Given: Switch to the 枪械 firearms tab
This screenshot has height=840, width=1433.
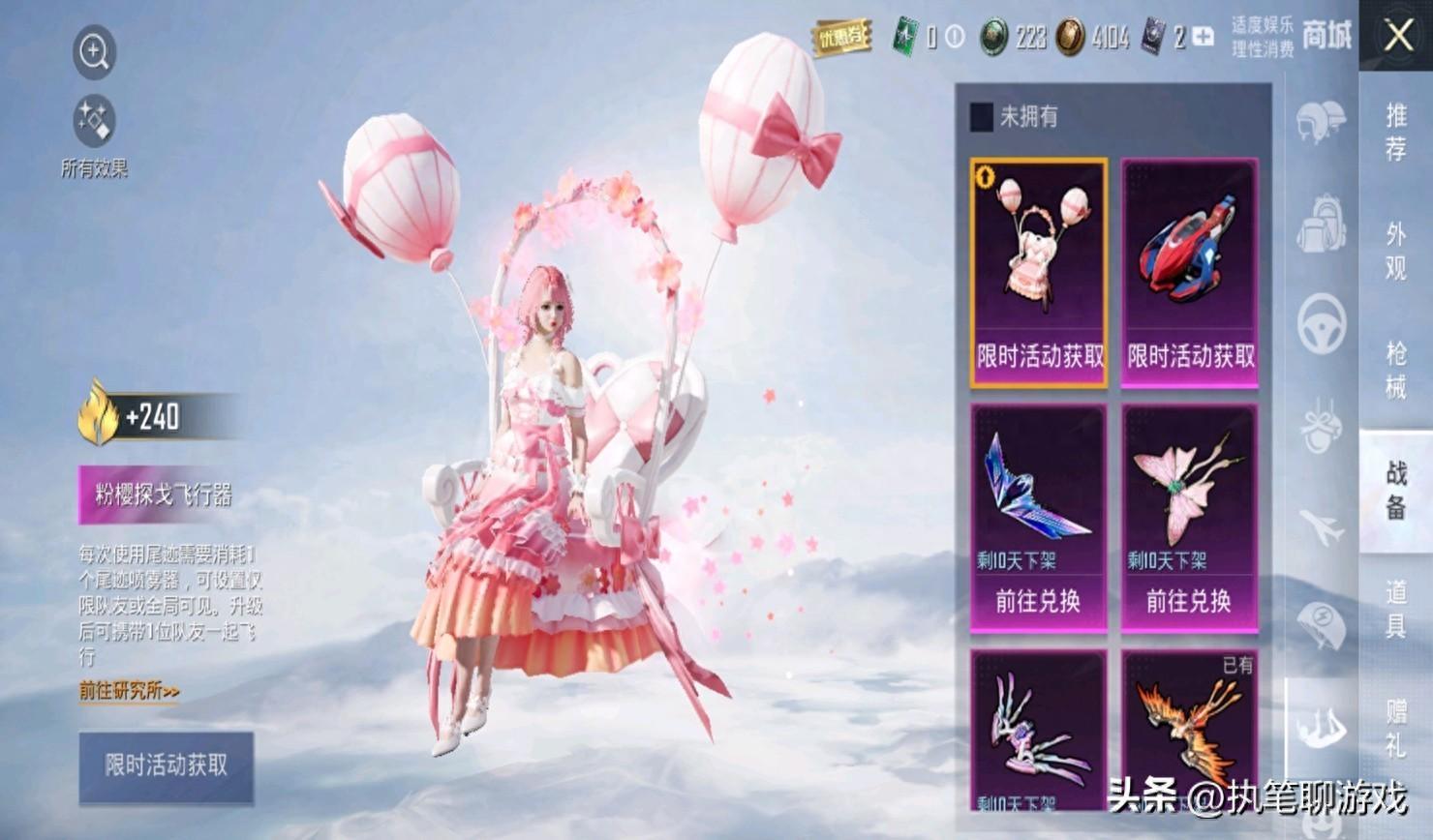Looking at the screenshot, I should click(1395, 370).
